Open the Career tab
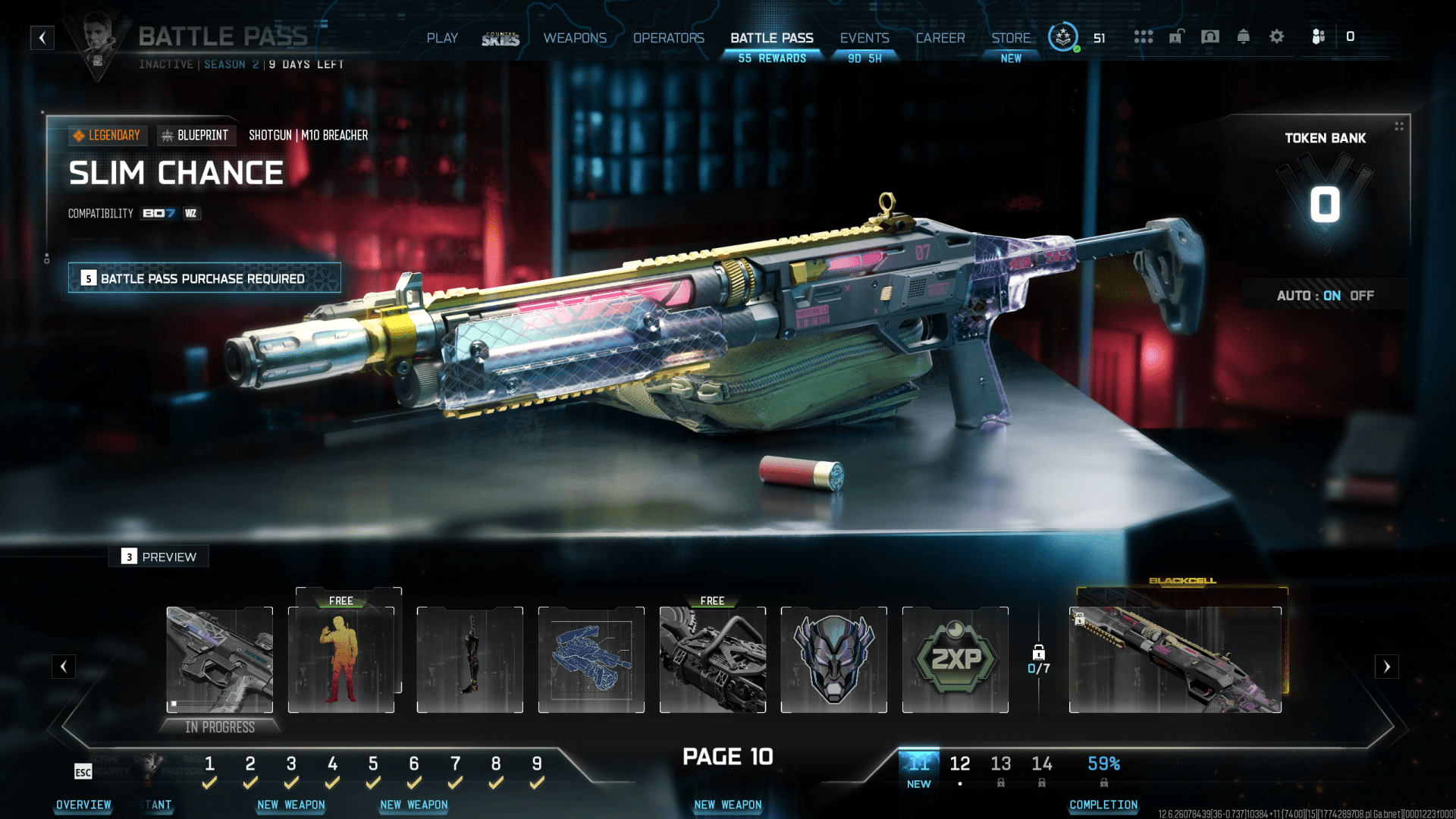The height and width of the screenshot is (819, 1456). point(940,38)
